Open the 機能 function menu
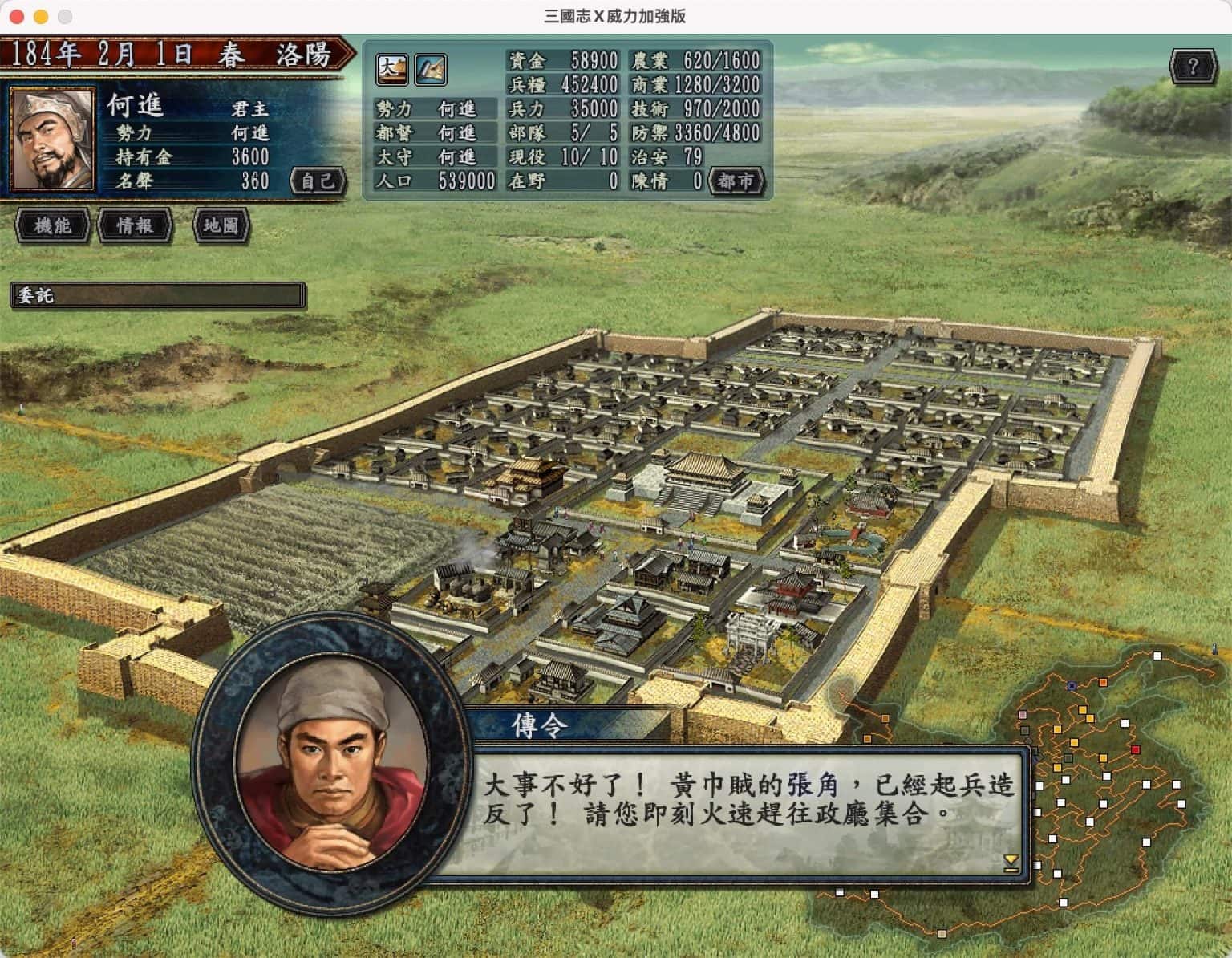This screenshot has height=958, width=1232. (53, 226)
